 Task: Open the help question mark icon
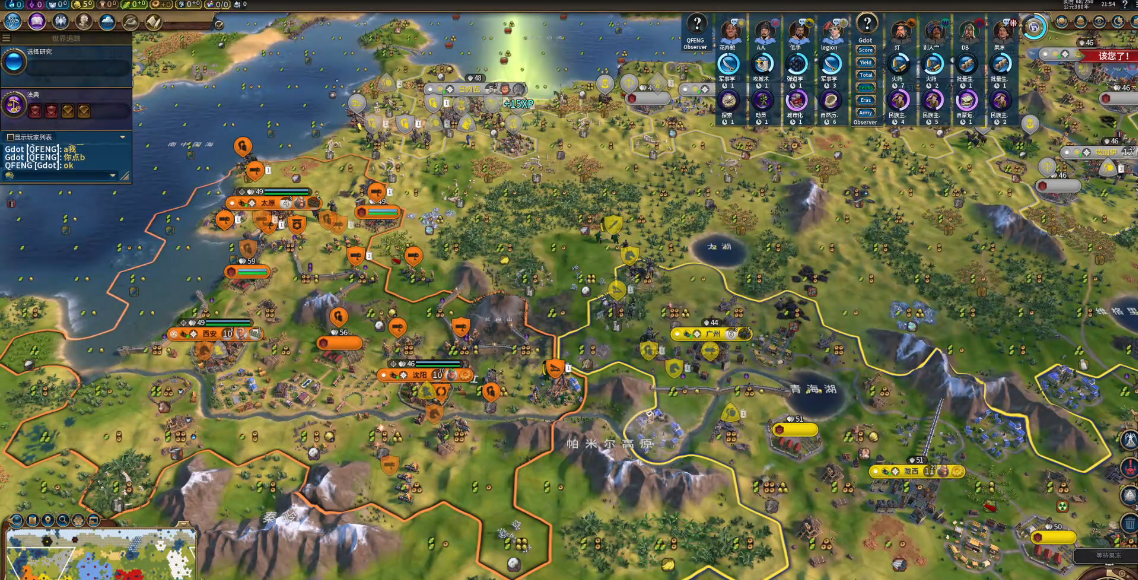(x=697, y=26)
